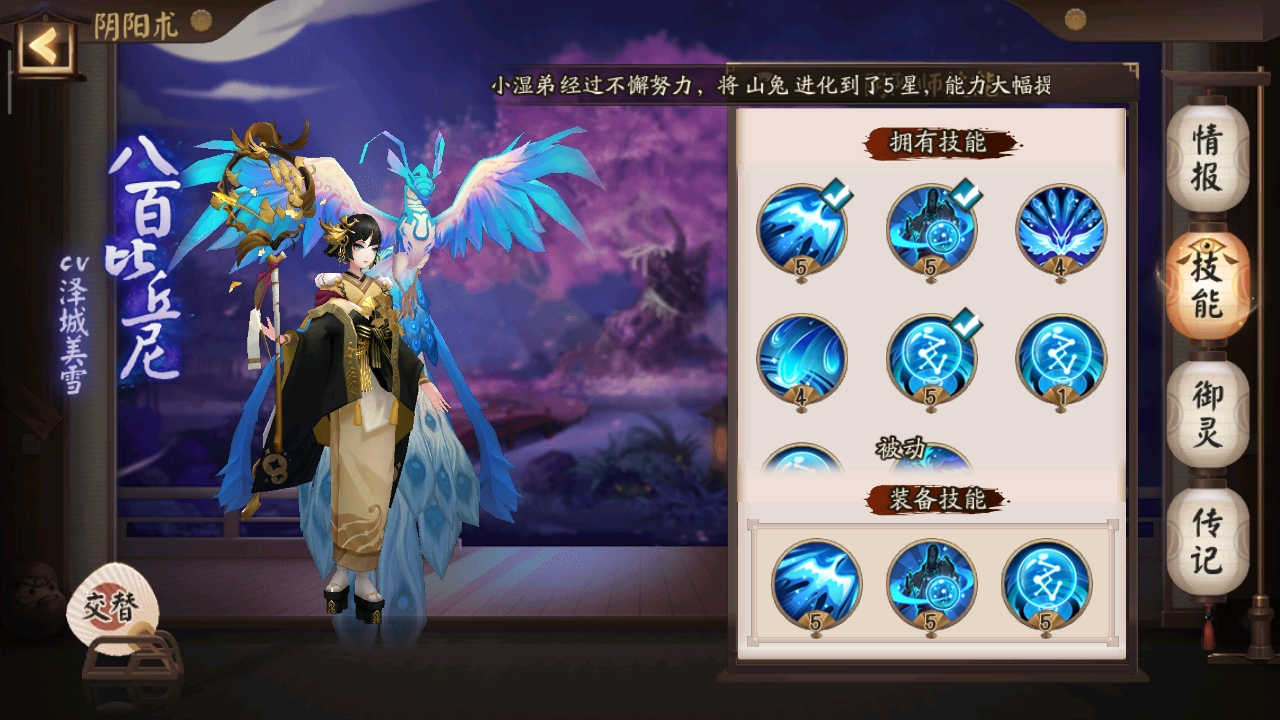The image size is (1280, 720).
Task: Open the level-1 talisman orb skill
Action: pyautogui.click(x=1058, y=358)
